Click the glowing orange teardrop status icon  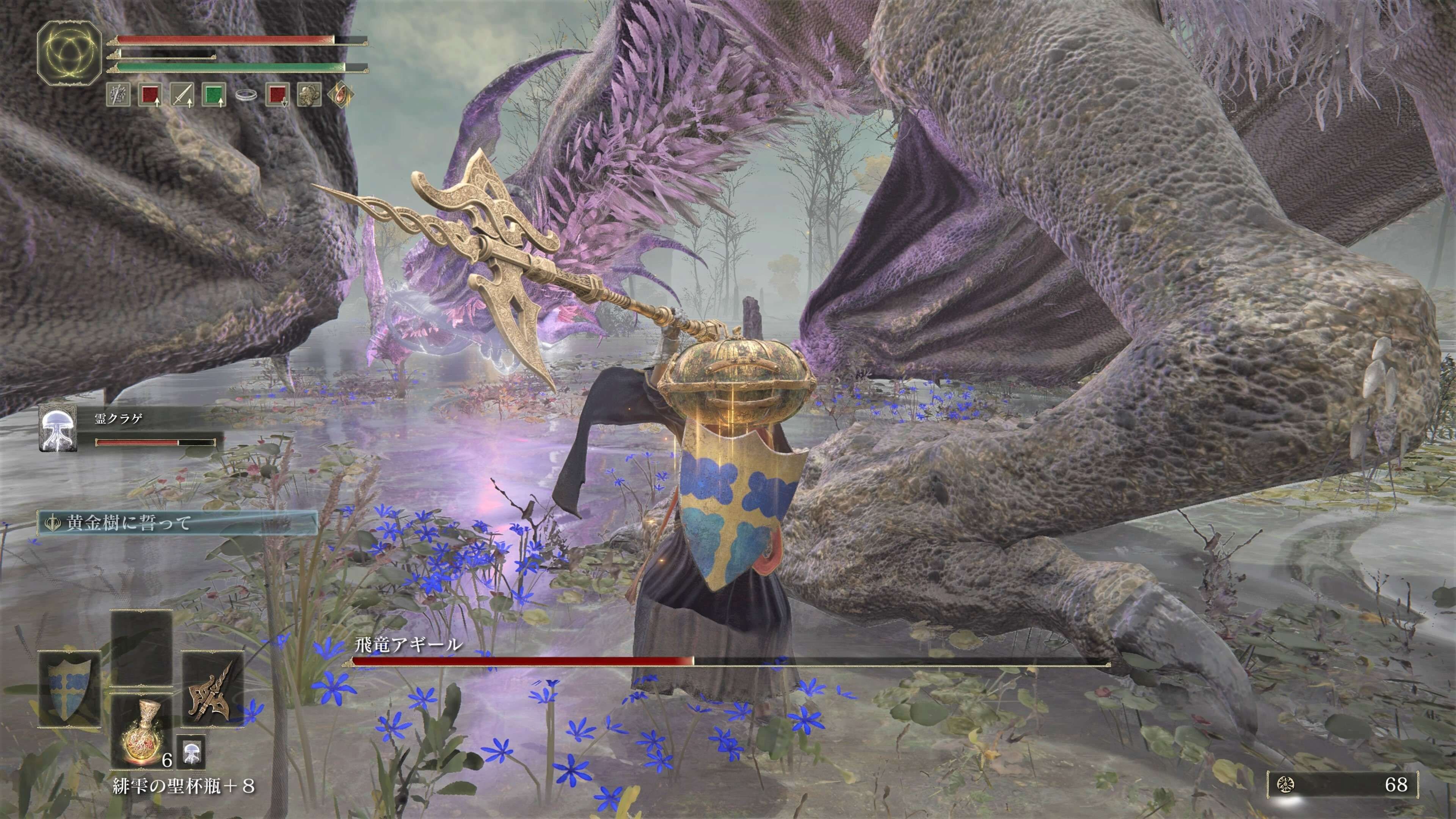tap(341, 94)
